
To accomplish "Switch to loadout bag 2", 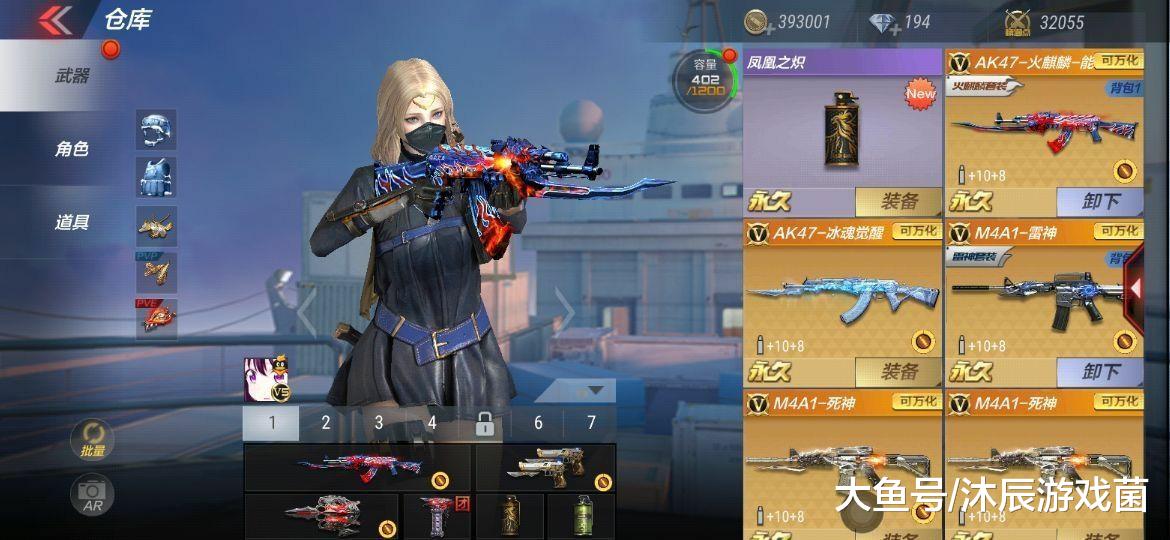I will point(325,423).
